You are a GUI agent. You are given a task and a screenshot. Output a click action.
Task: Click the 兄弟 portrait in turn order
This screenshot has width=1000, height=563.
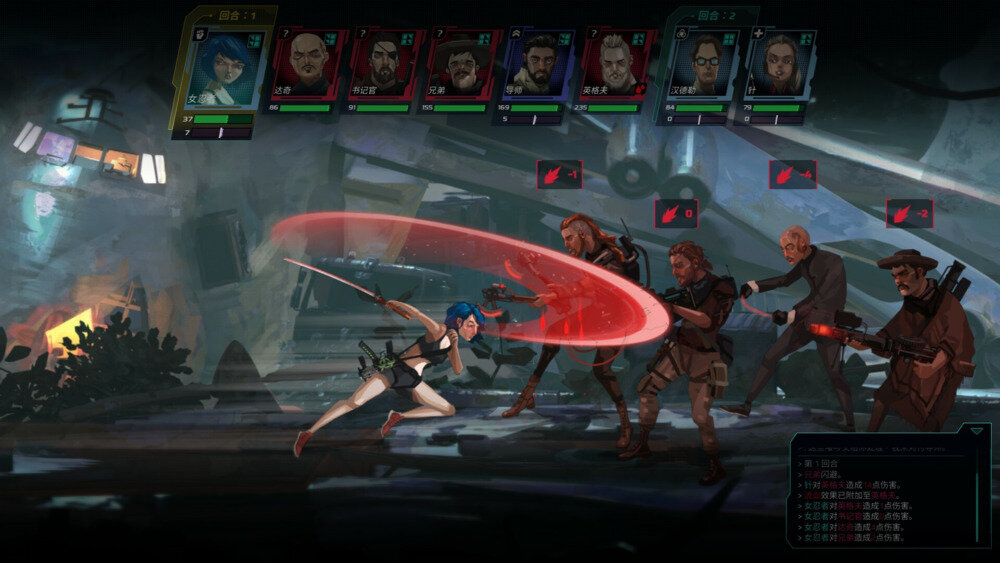463,64
